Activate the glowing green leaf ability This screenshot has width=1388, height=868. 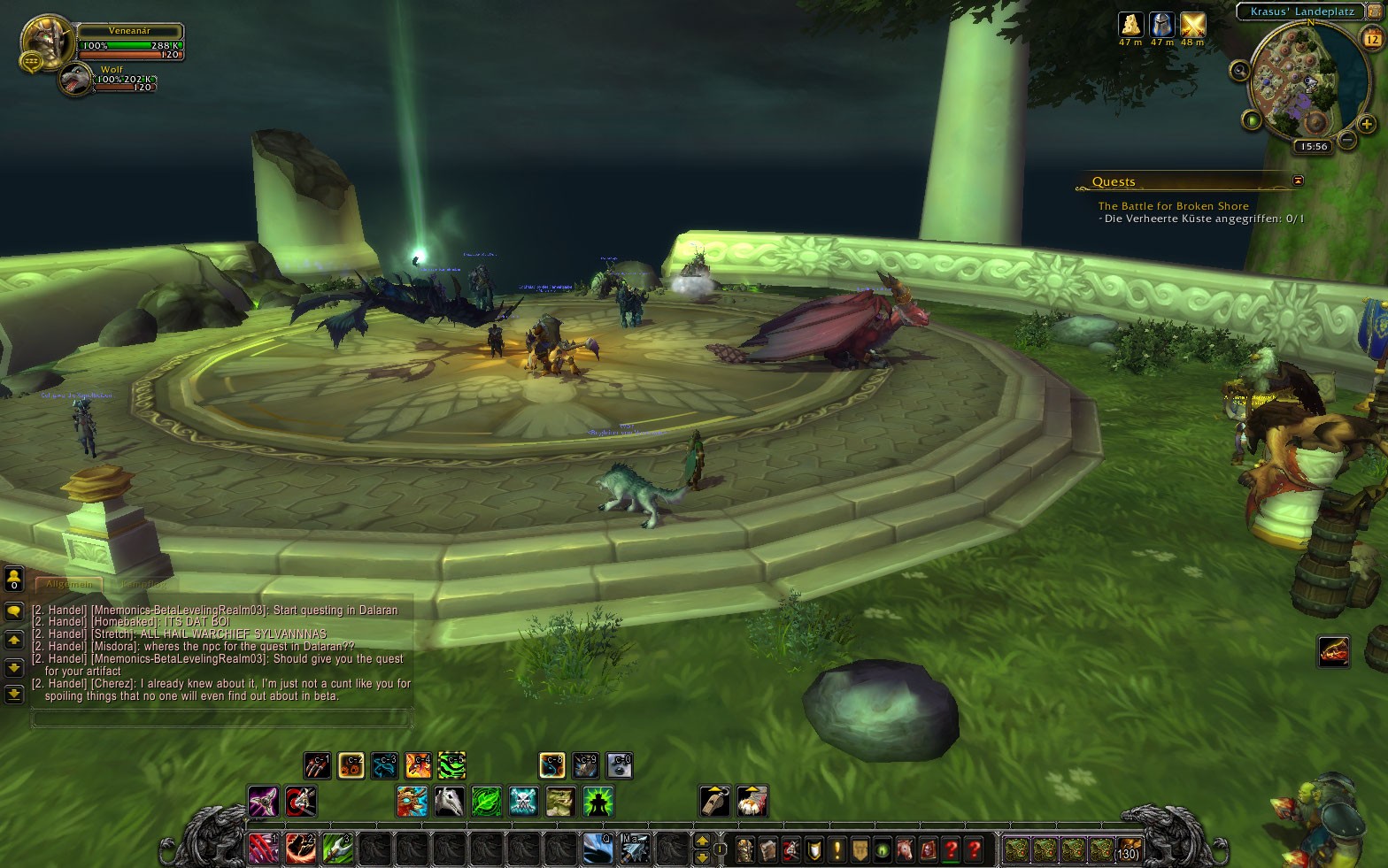pos(486,802)
